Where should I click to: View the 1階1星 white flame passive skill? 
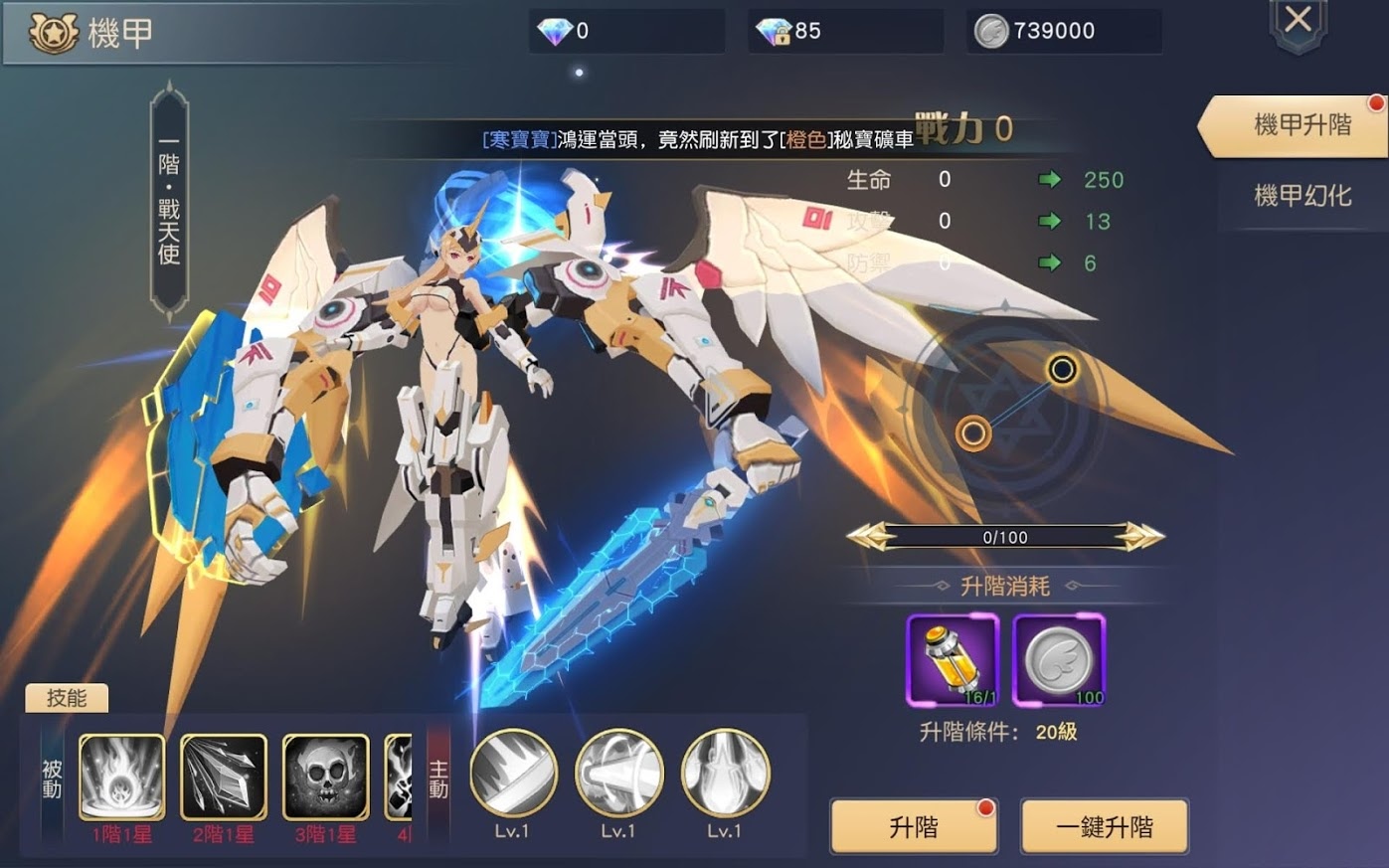tap(121, 777)
